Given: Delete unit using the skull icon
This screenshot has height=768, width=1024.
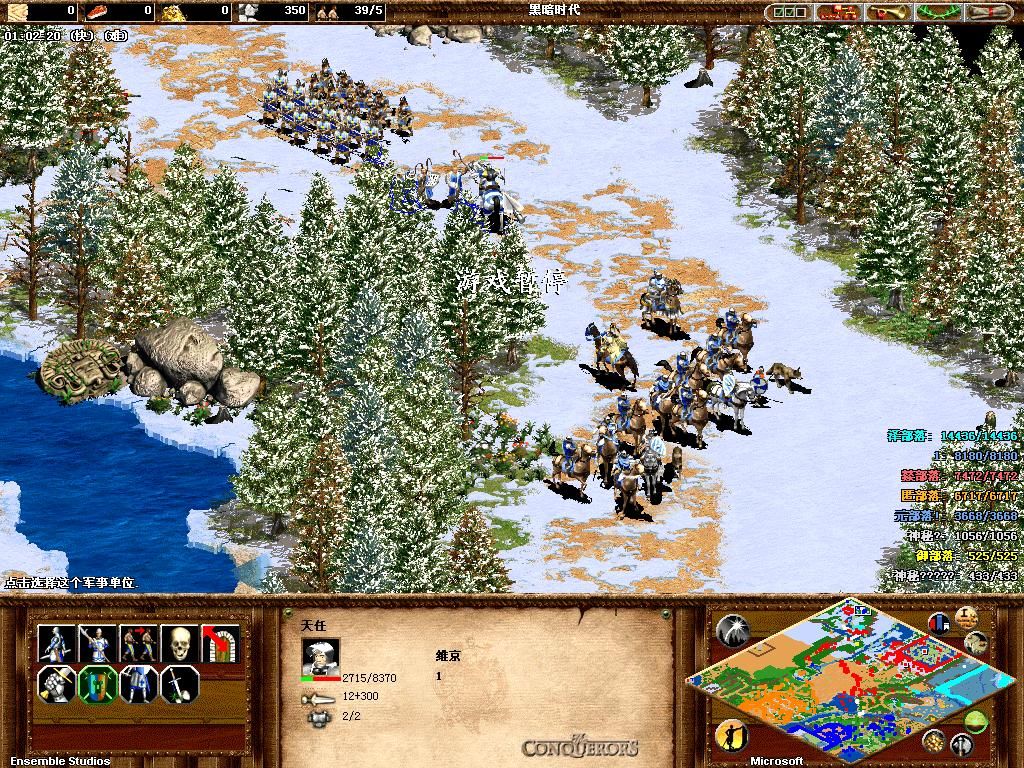Looking at the screenshot, I should (x=179, y=643).
